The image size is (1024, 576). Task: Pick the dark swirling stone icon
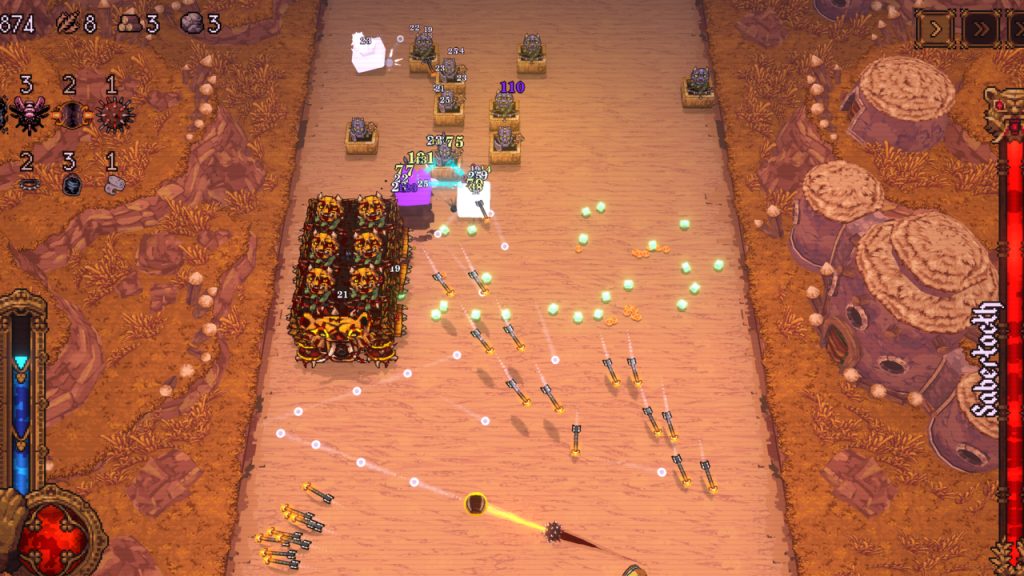[x=71, y=184]
